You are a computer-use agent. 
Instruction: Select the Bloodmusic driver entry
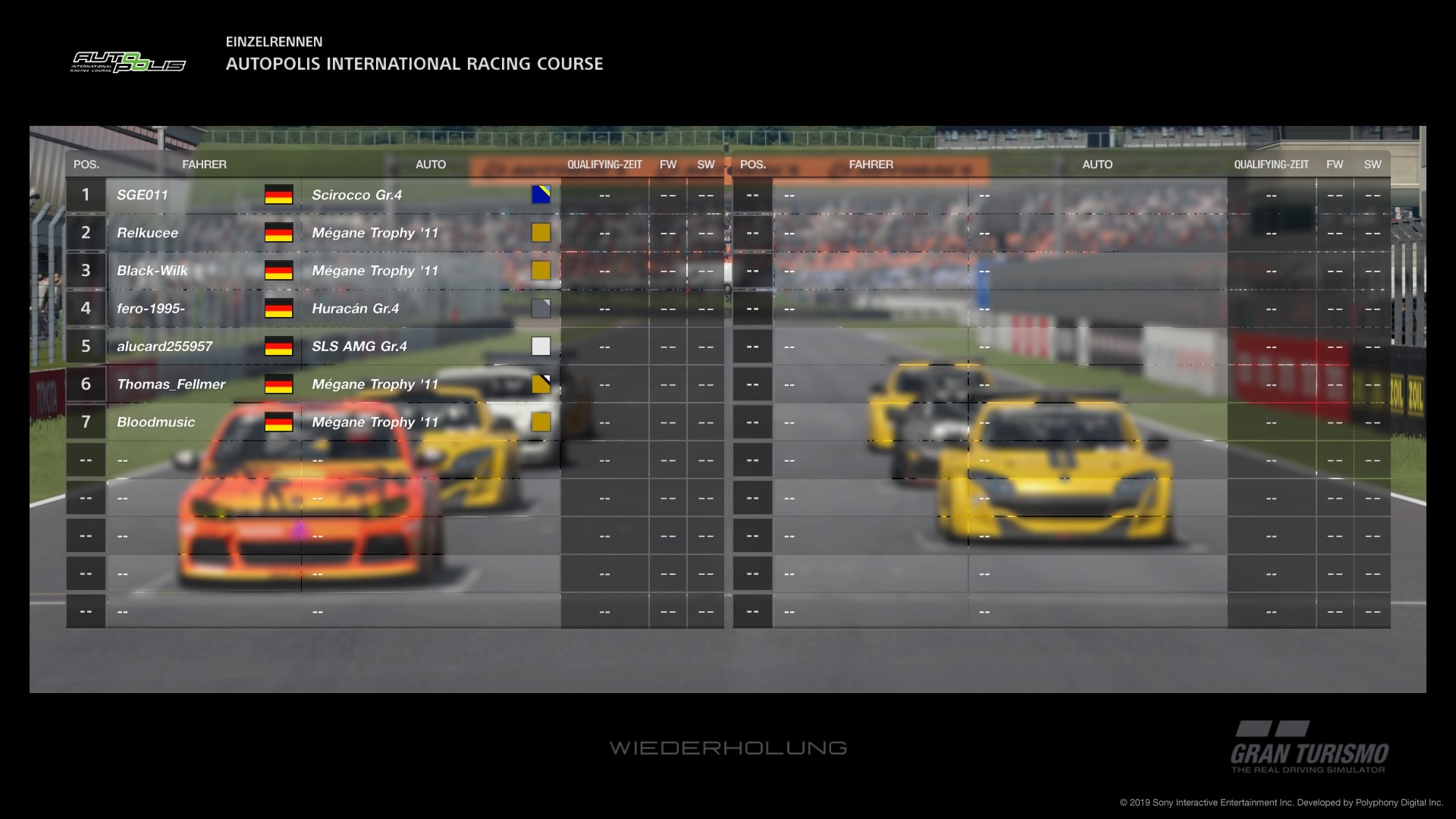(156, 422)
